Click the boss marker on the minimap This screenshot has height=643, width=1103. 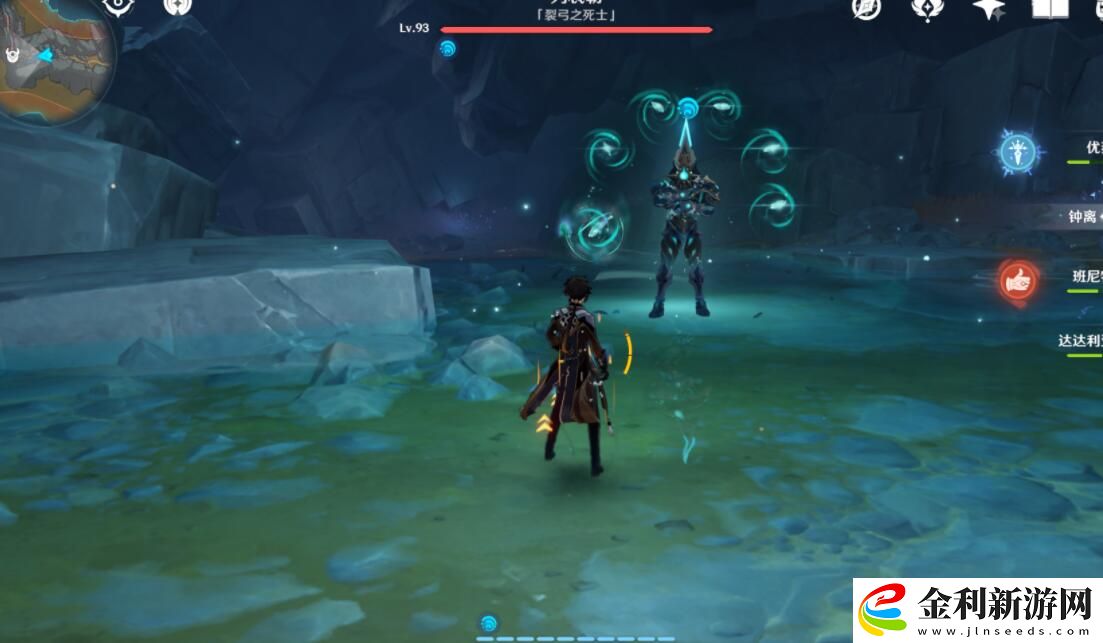(x=14, y=56)
